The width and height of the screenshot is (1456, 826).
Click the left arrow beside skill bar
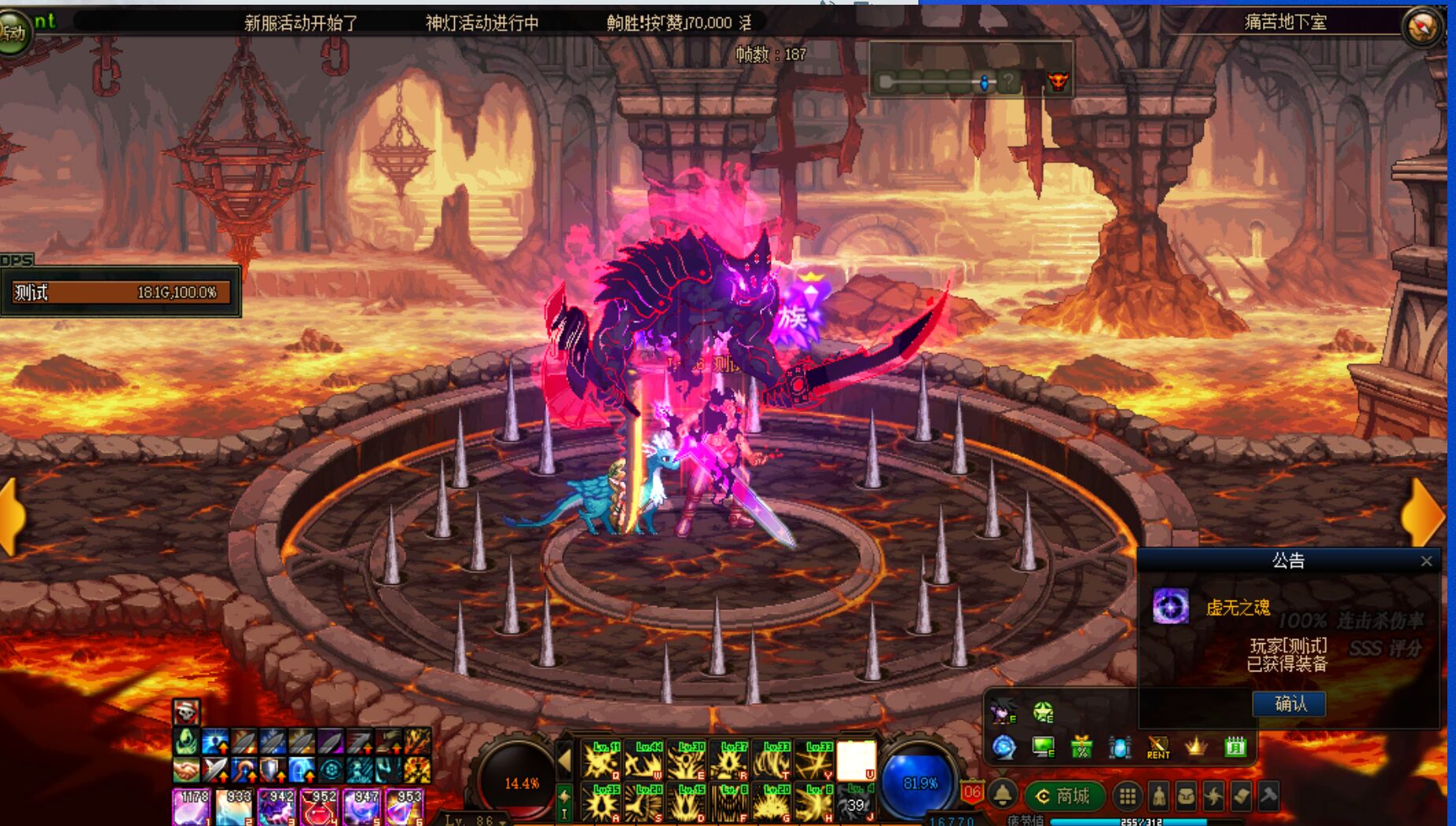(x=564, y=760)
